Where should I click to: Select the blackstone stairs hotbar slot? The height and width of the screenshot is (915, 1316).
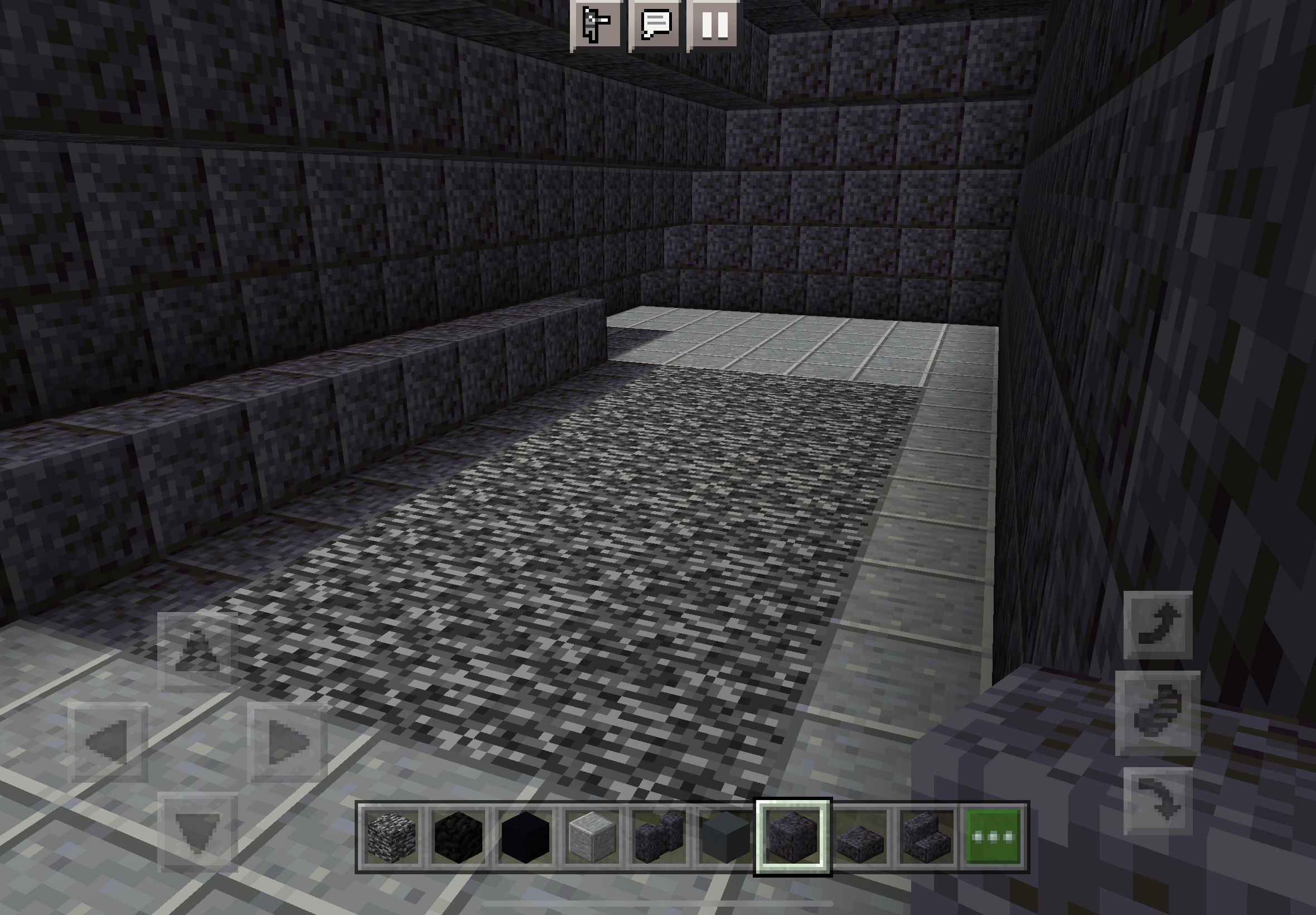[x=927, y=836]
